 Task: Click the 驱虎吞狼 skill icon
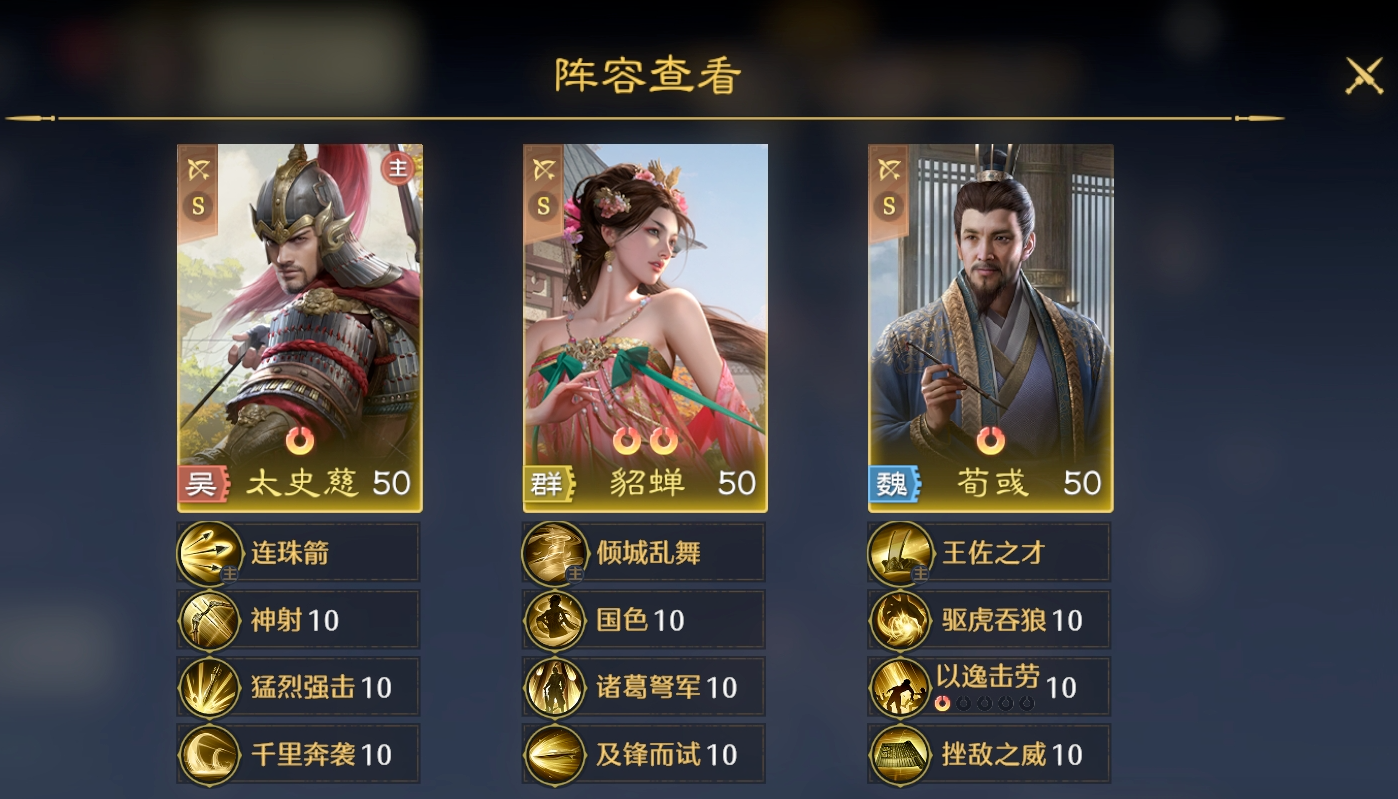pyautogui.click(x=899, y=619)
